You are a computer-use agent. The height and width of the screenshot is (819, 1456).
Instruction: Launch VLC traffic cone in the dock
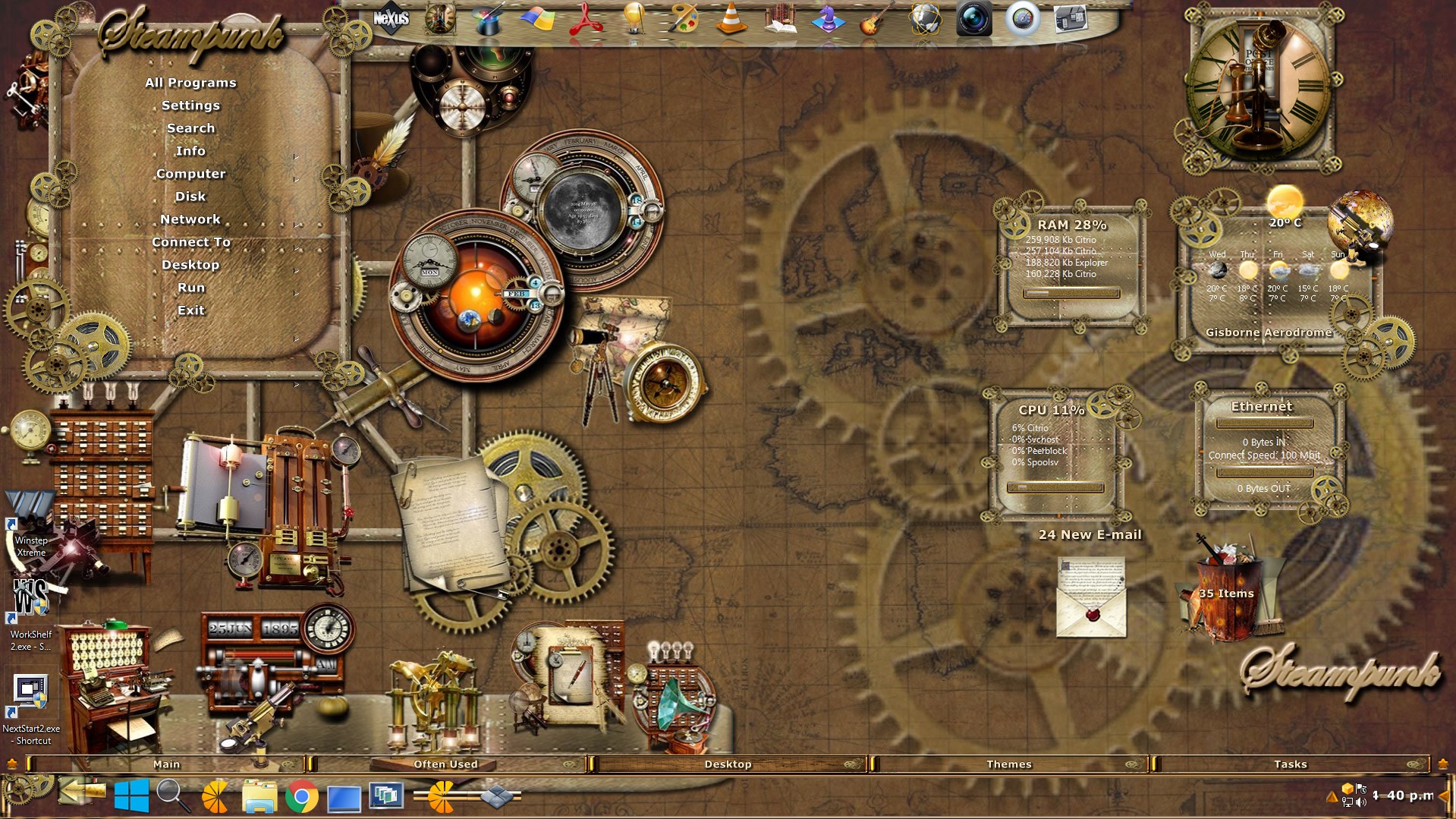(731, 19)
